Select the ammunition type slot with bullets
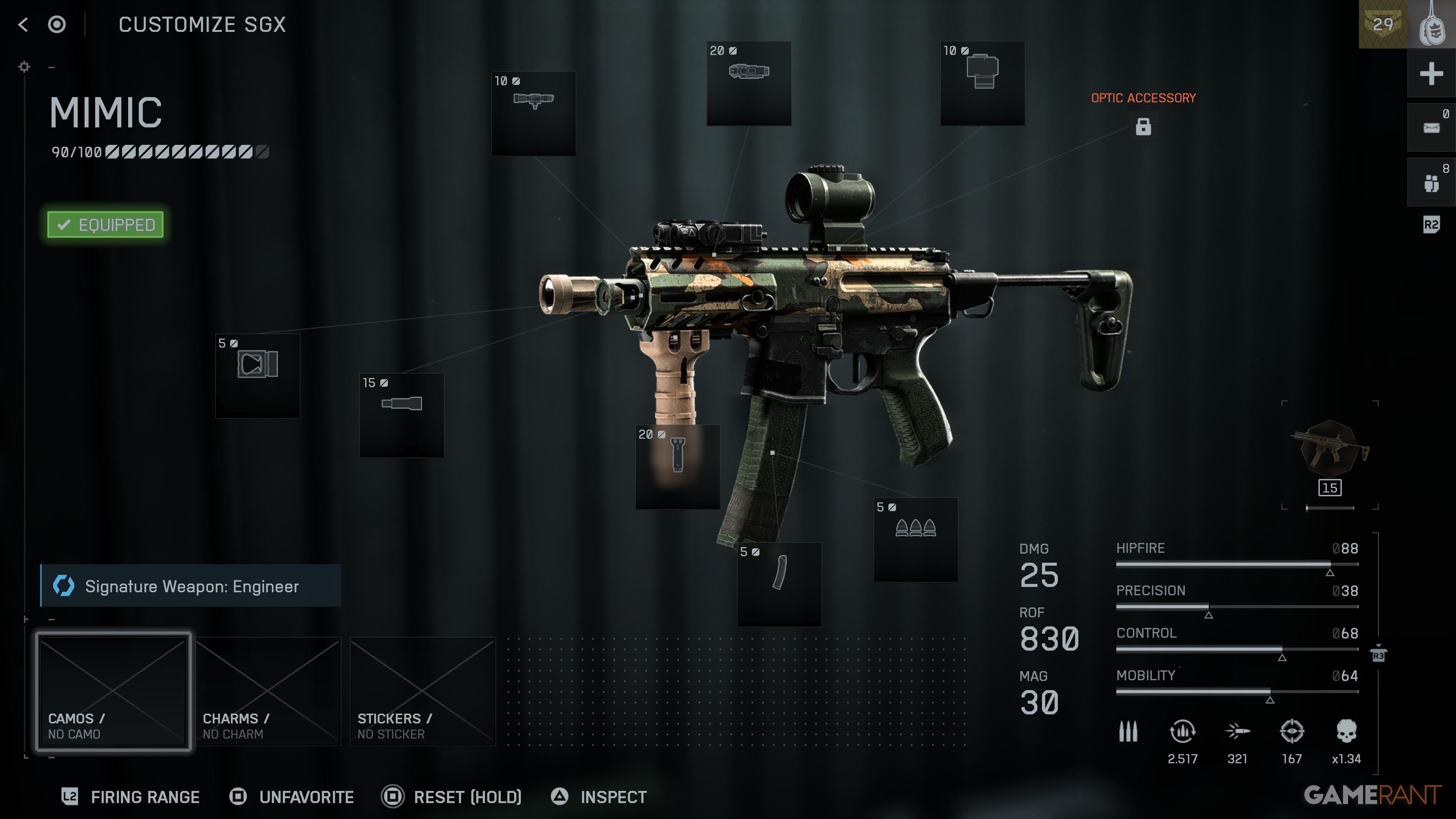Screen dimensions: 1456x819 tap(916, 540)
